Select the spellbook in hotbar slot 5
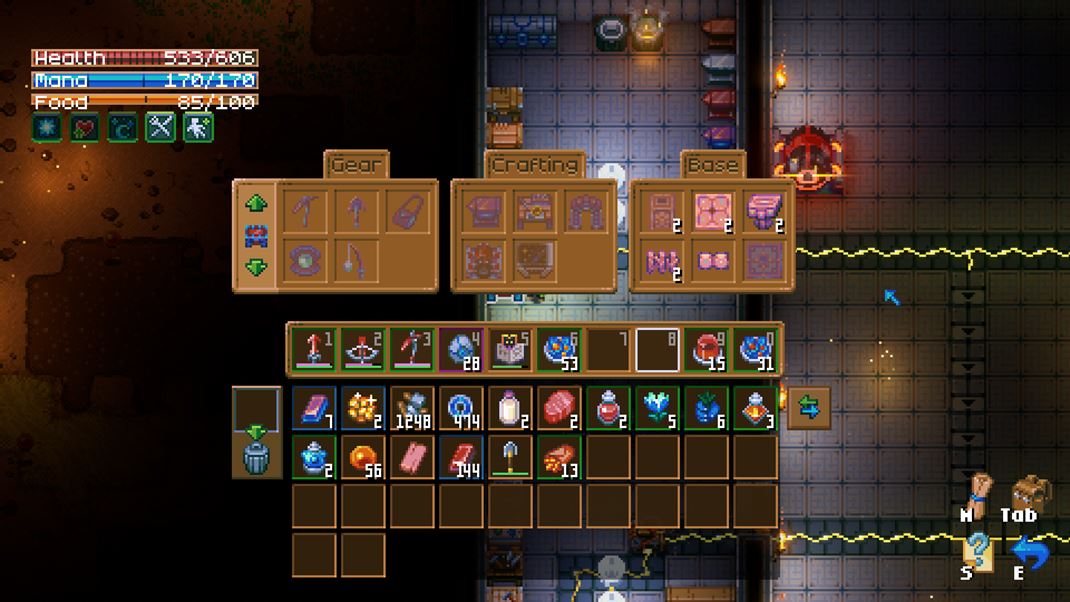 (x=510, y=350)
